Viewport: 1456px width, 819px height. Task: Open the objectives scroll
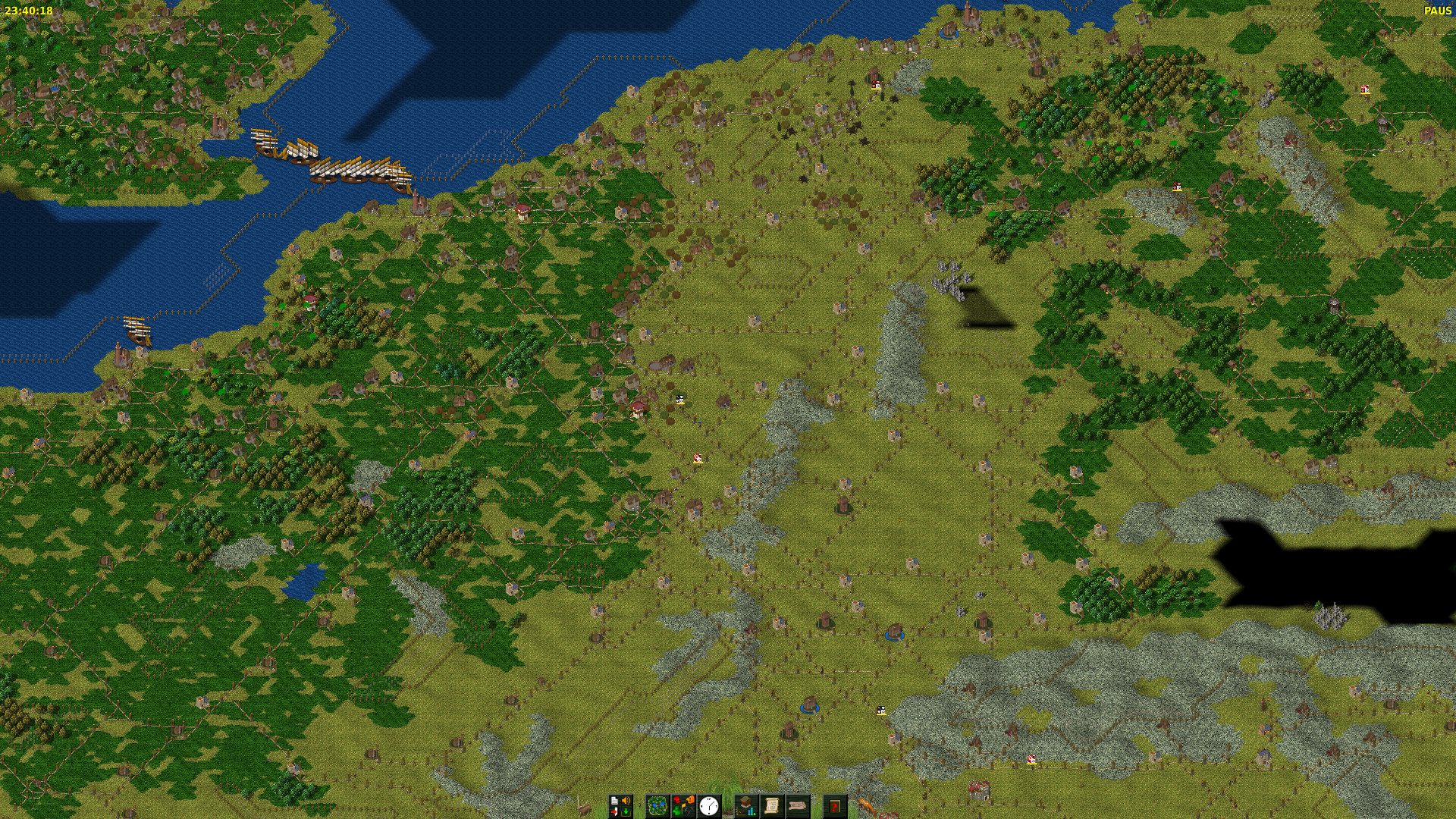(x=772, y=805)
